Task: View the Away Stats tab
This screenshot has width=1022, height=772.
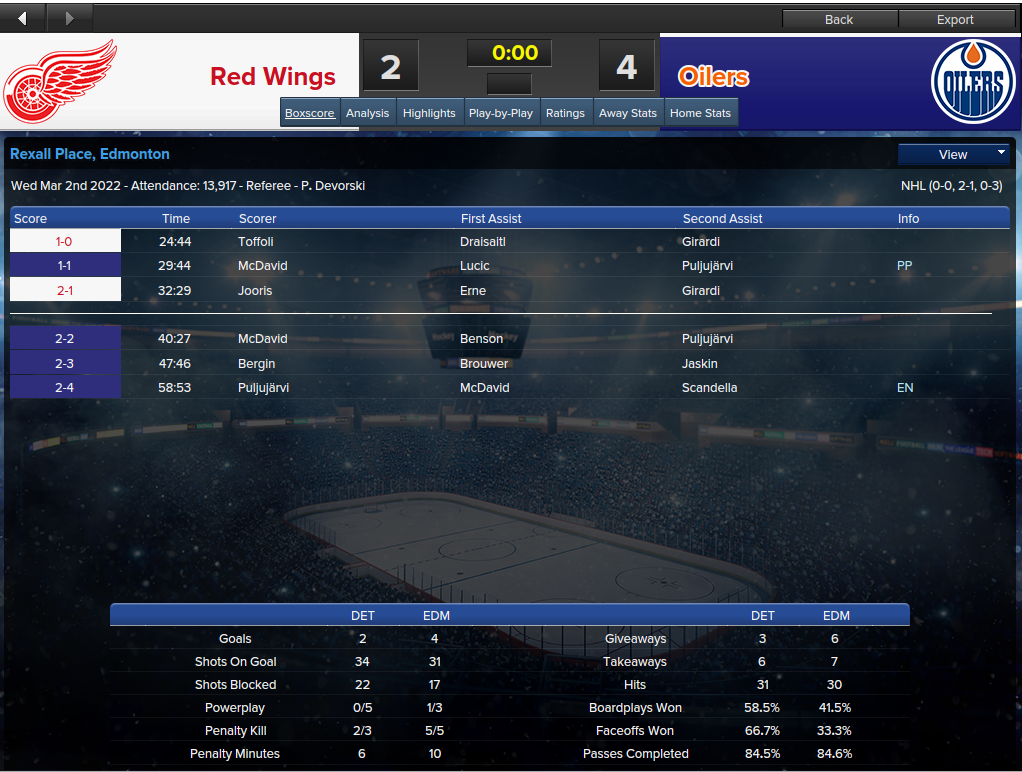Action: (x=628, y=113)
